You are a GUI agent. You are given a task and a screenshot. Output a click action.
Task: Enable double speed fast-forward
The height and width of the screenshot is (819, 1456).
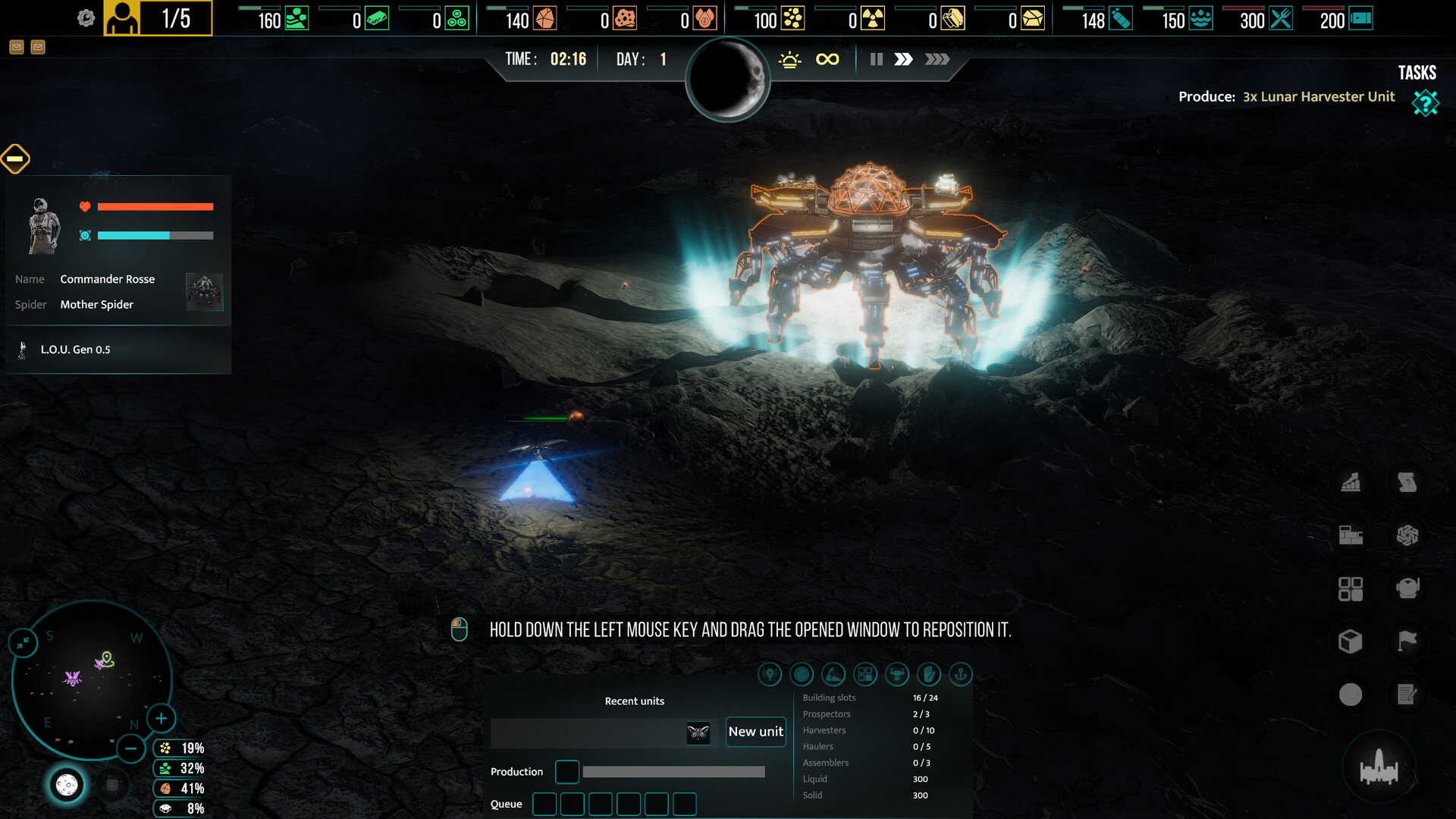click(904, 58)
